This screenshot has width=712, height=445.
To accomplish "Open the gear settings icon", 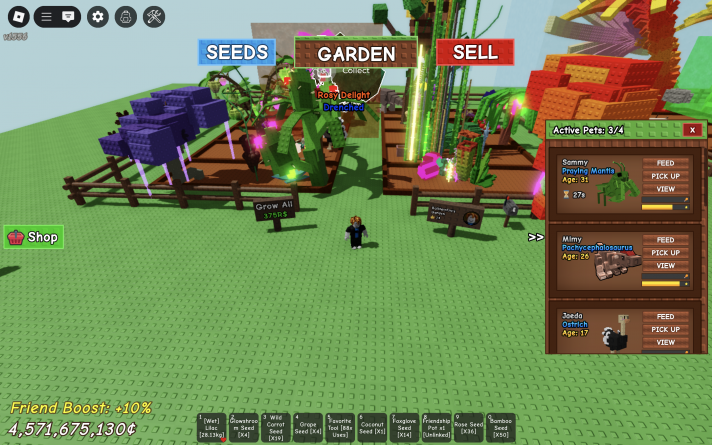I will pyautogui.click(x=97, y=16).
